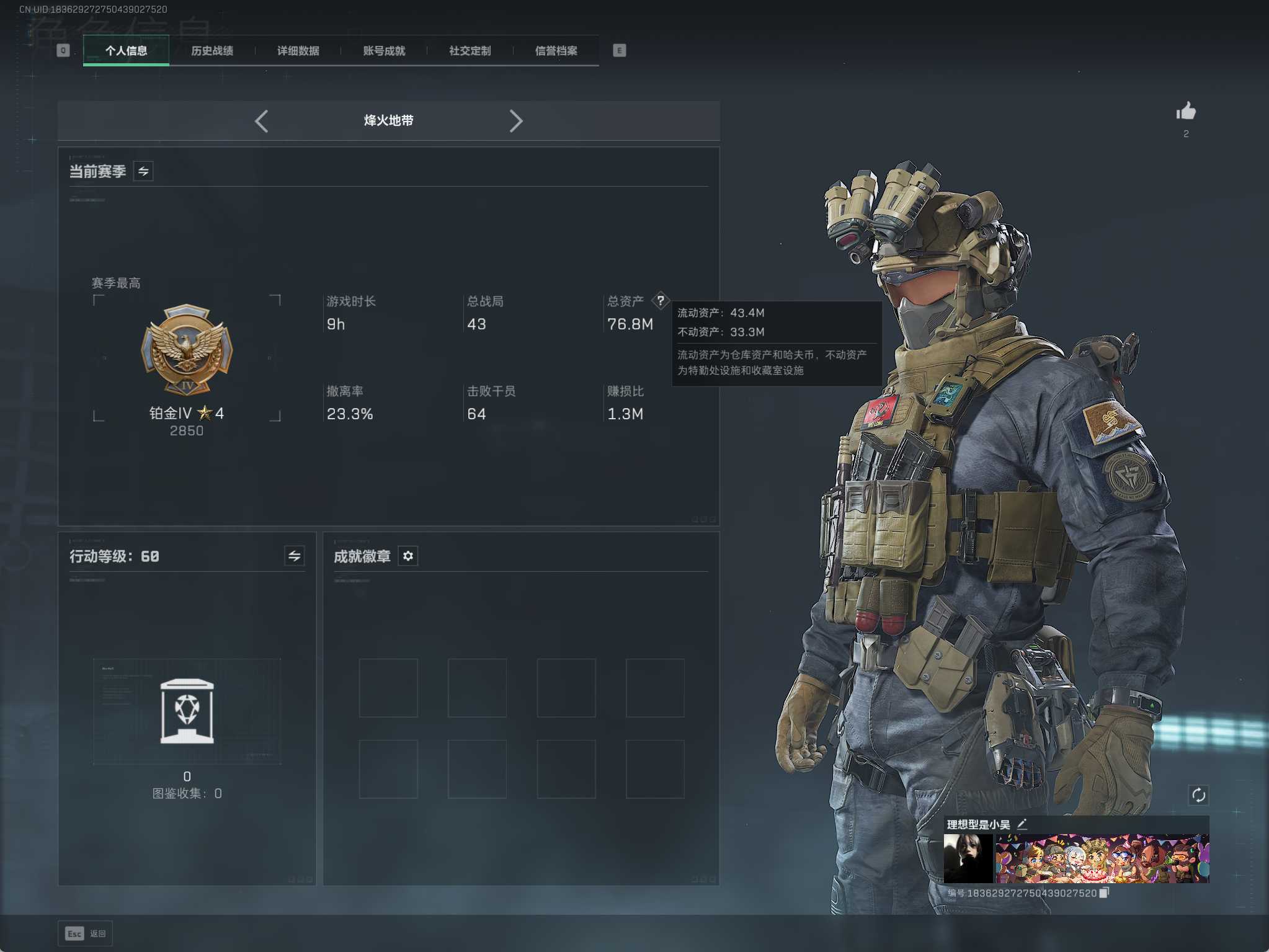Toggle the swap icon next to 当前赛季
This screenshot has width=1269, height=952.
coord(143,171)
